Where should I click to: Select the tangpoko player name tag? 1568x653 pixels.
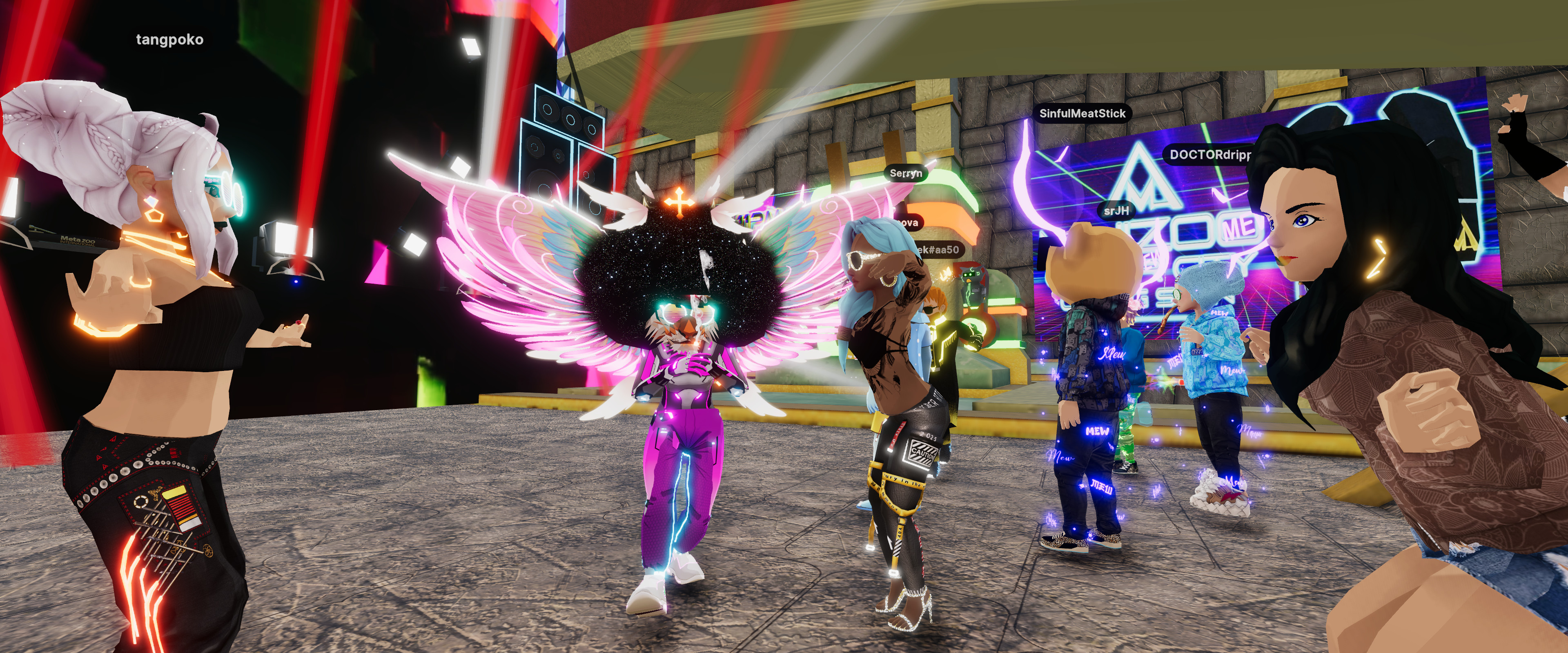click(x=169, y=40)
